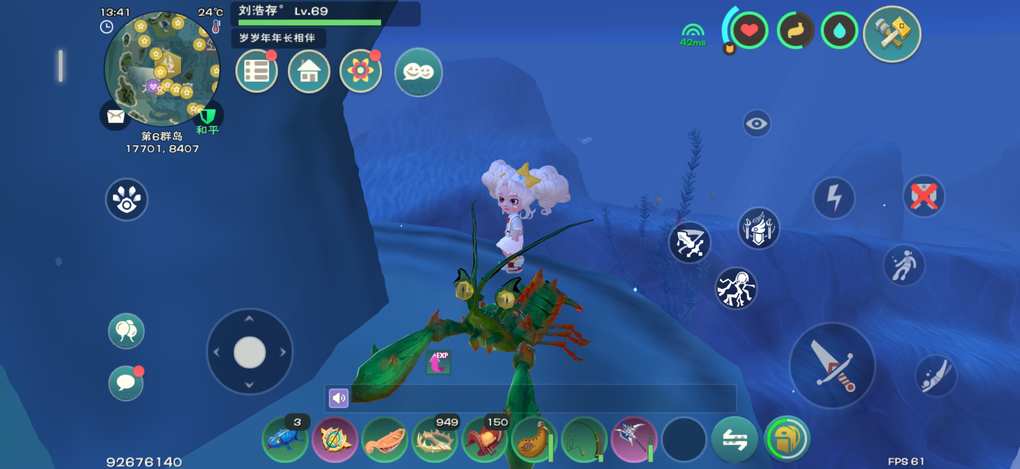Select the red crab item slot
The width and height of the screenshot is (1020, 469).
click(484, 438)
